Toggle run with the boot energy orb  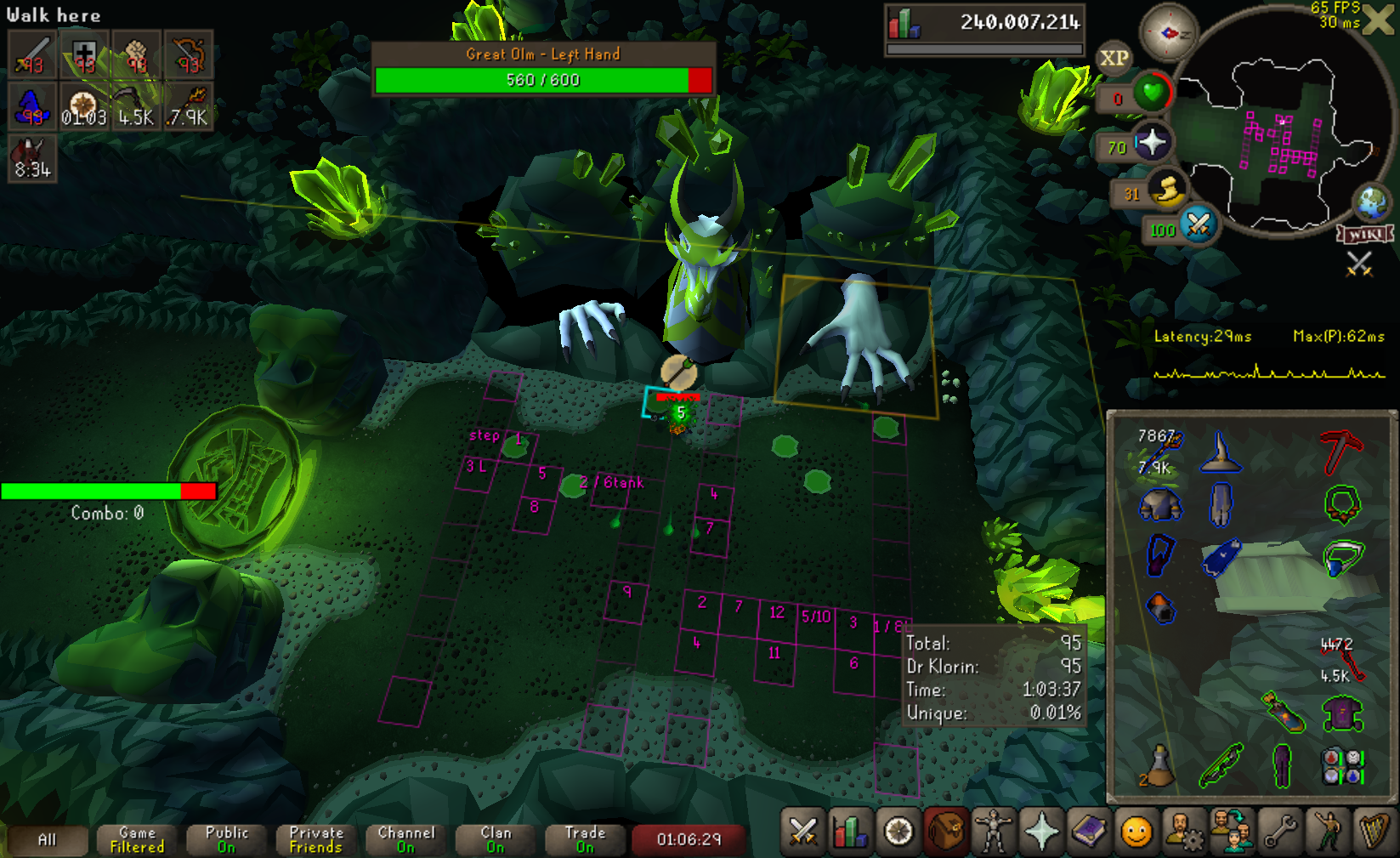tap(1168, 192)
